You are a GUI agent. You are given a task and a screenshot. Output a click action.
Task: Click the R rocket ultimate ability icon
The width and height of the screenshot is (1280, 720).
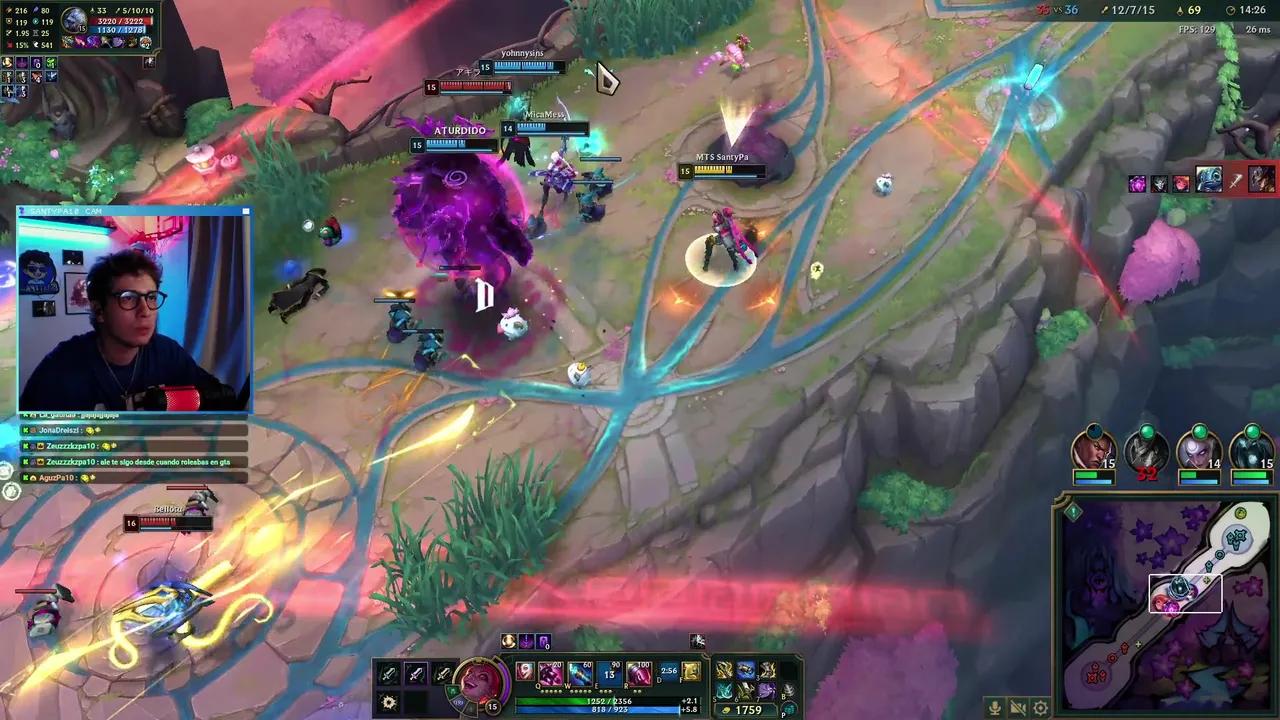pos(639,673)
